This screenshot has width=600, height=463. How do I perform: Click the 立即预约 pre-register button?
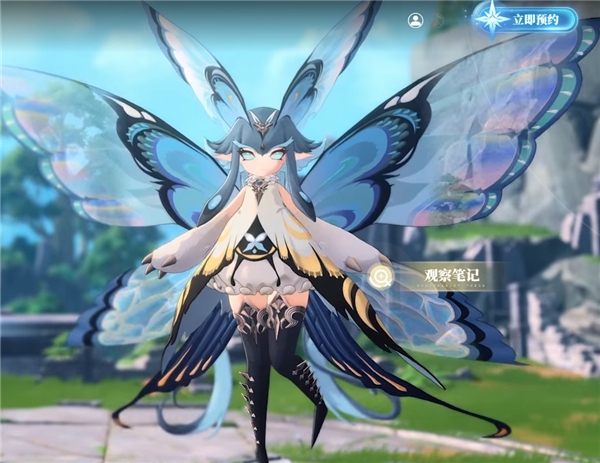click(532, 19)
